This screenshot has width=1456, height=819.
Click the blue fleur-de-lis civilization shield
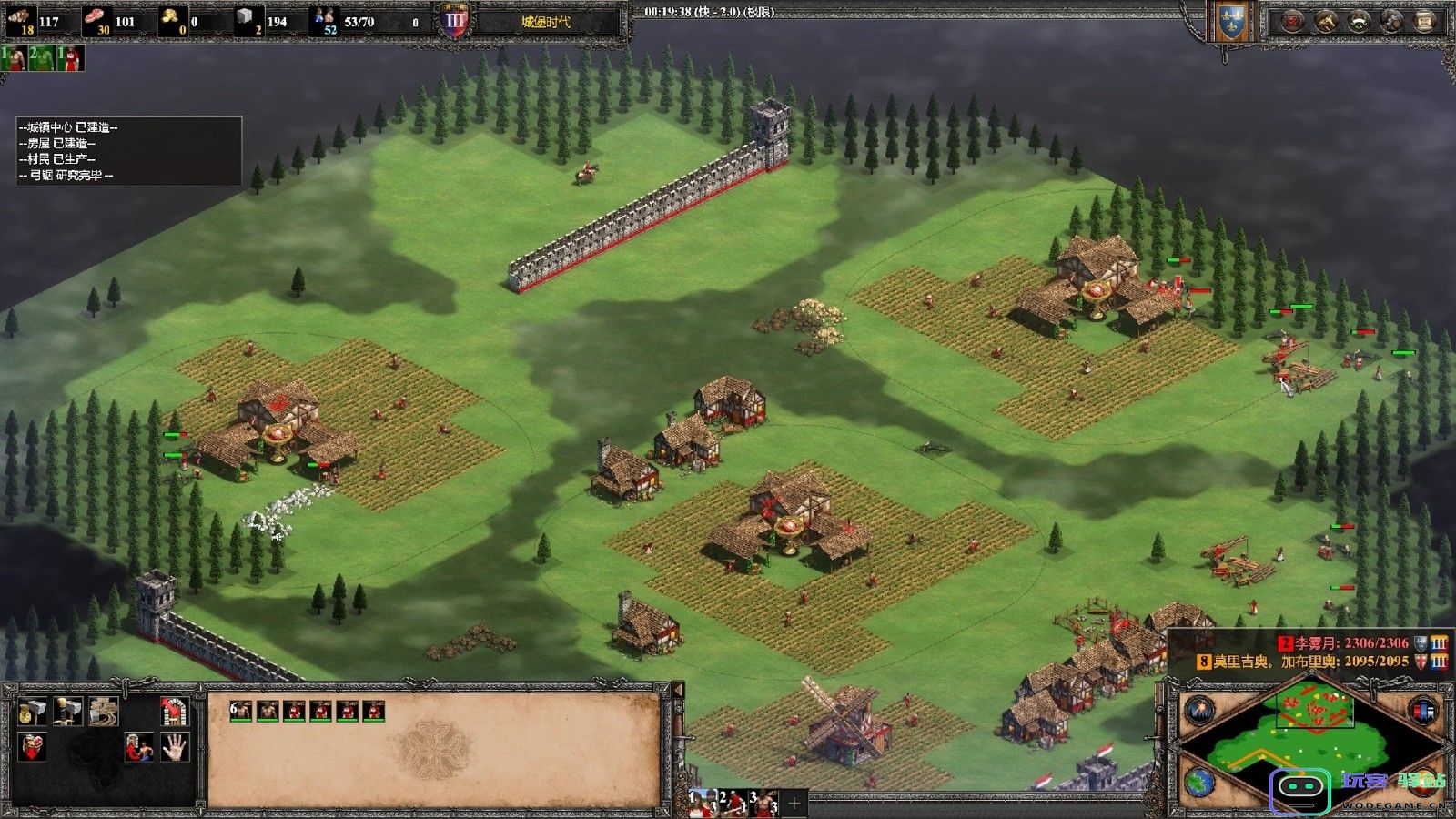(x=1230, y=22)
